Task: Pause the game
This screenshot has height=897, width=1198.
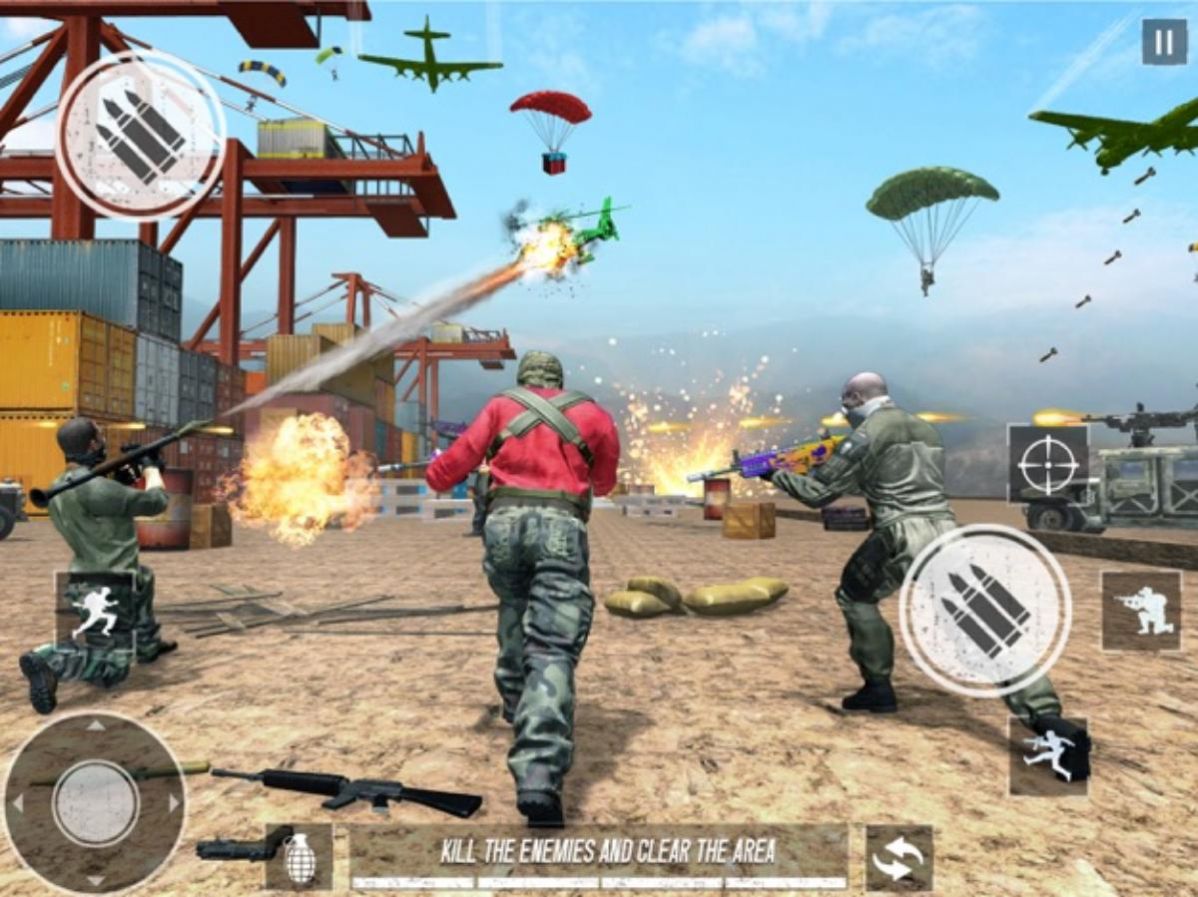Action: pos(1164,42)
